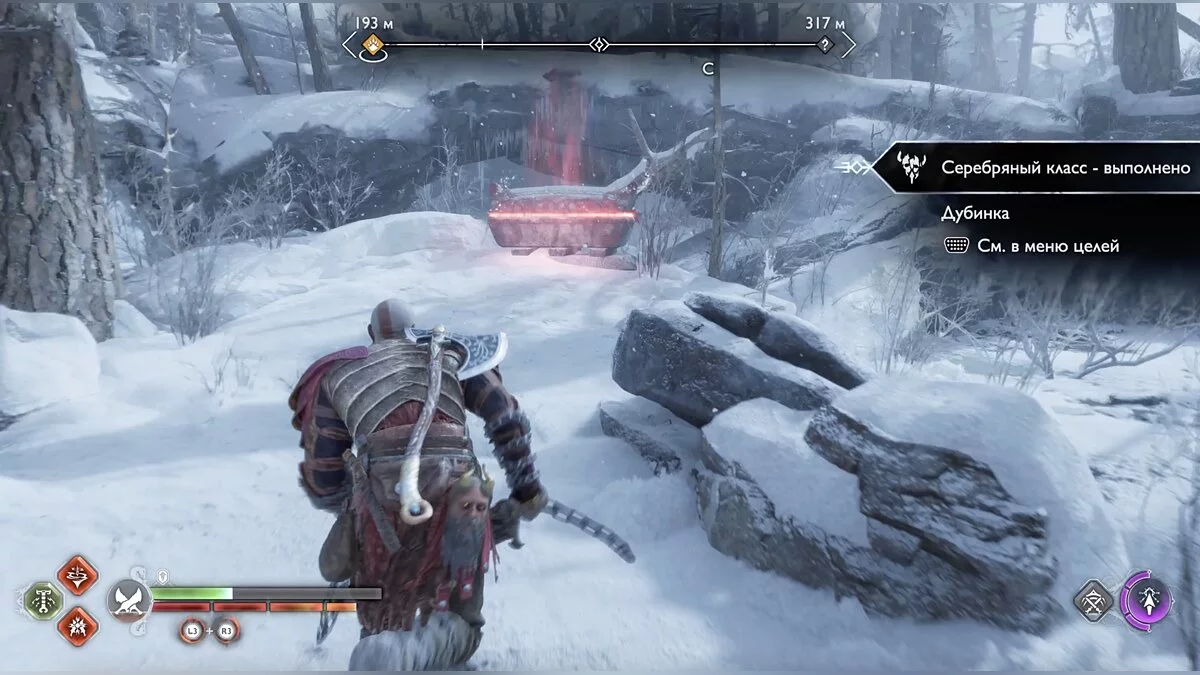Image resolution: width=1200 pixels, height=675 pixels.
Task: Select the paw-print quest marker on compass
Action: point(373,44)
